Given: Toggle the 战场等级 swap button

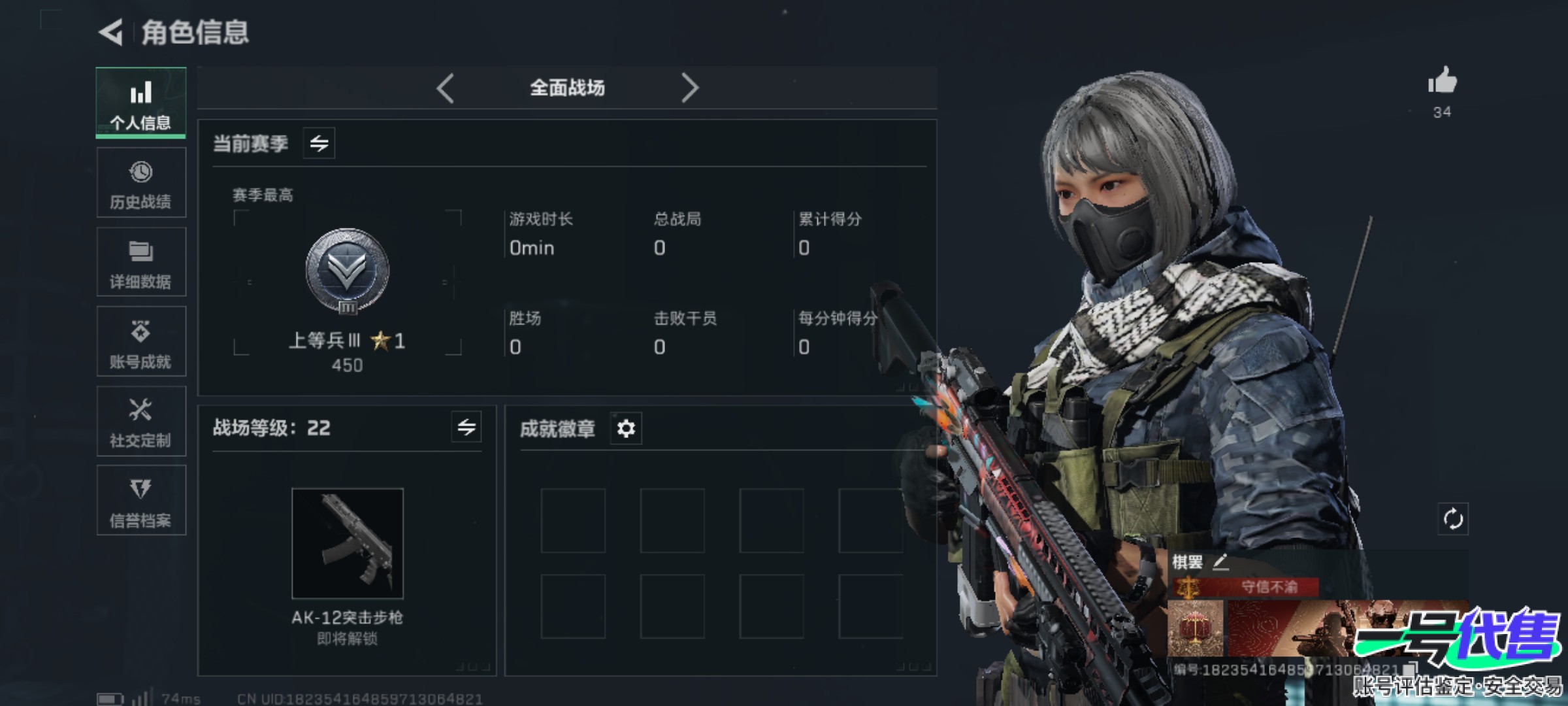Looking at the screenshot, I should tap(466, 428).
